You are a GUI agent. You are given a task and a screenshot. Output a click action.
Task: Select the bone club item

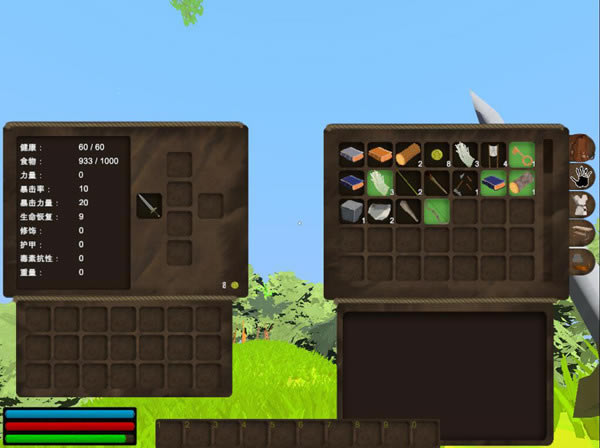click(x=408, y=211)
